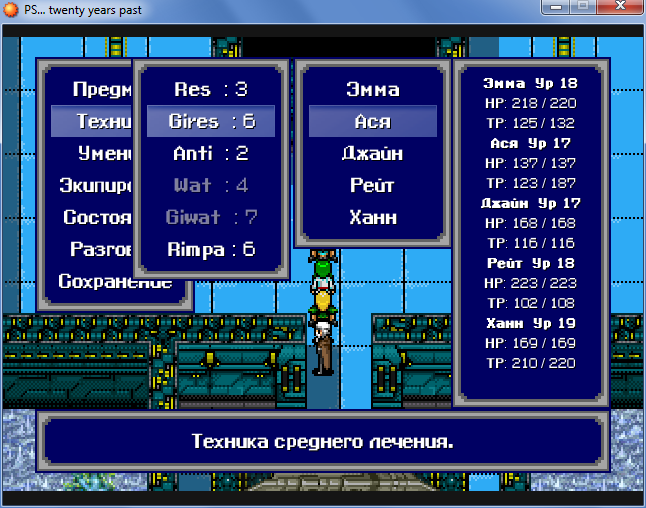This screenshot has height=508, width=646.
Task: Select Джайн from the character list
Action: pyautogui.click(x=372, y=153)
